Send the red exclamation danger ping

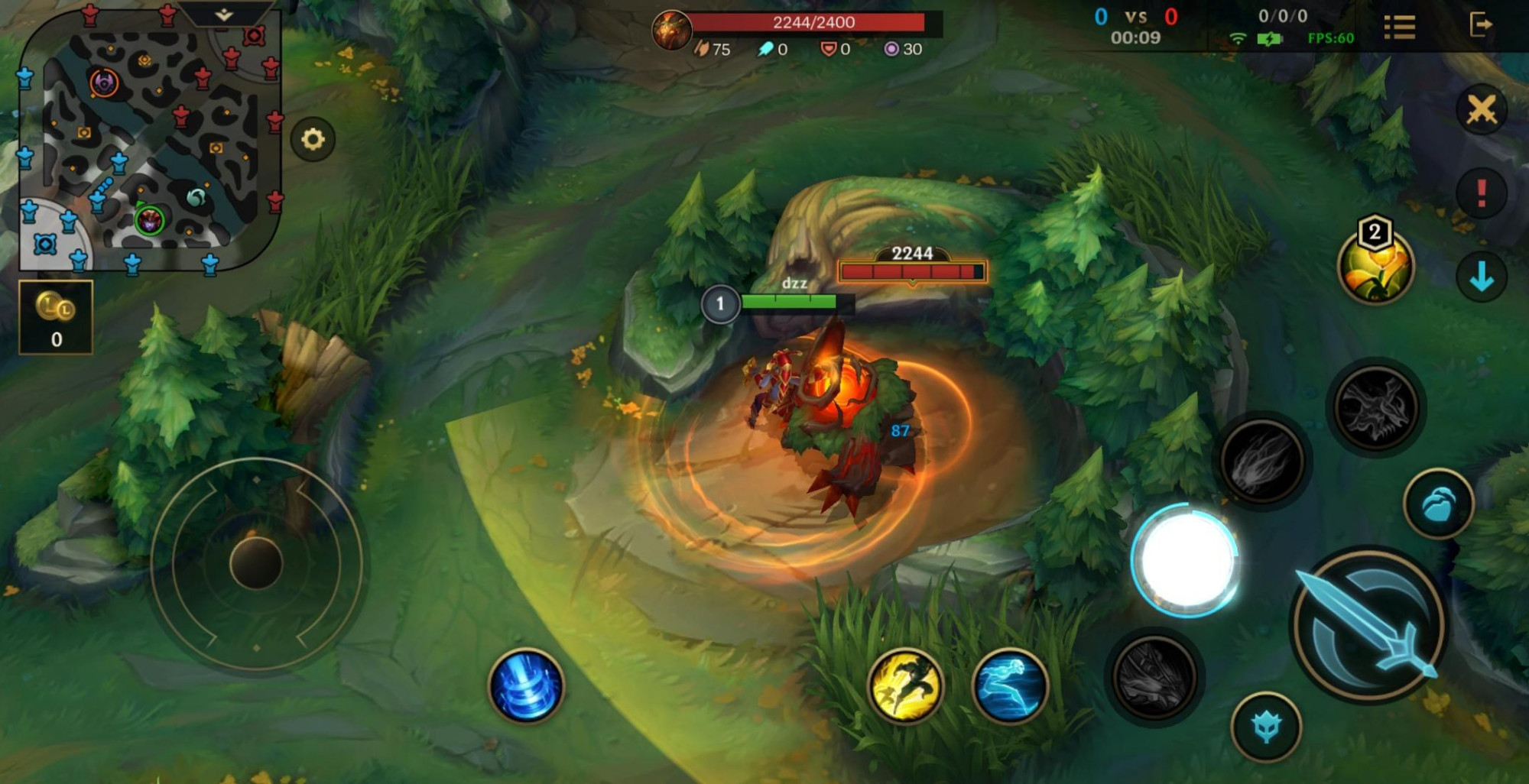click(x=1481, y=193)
